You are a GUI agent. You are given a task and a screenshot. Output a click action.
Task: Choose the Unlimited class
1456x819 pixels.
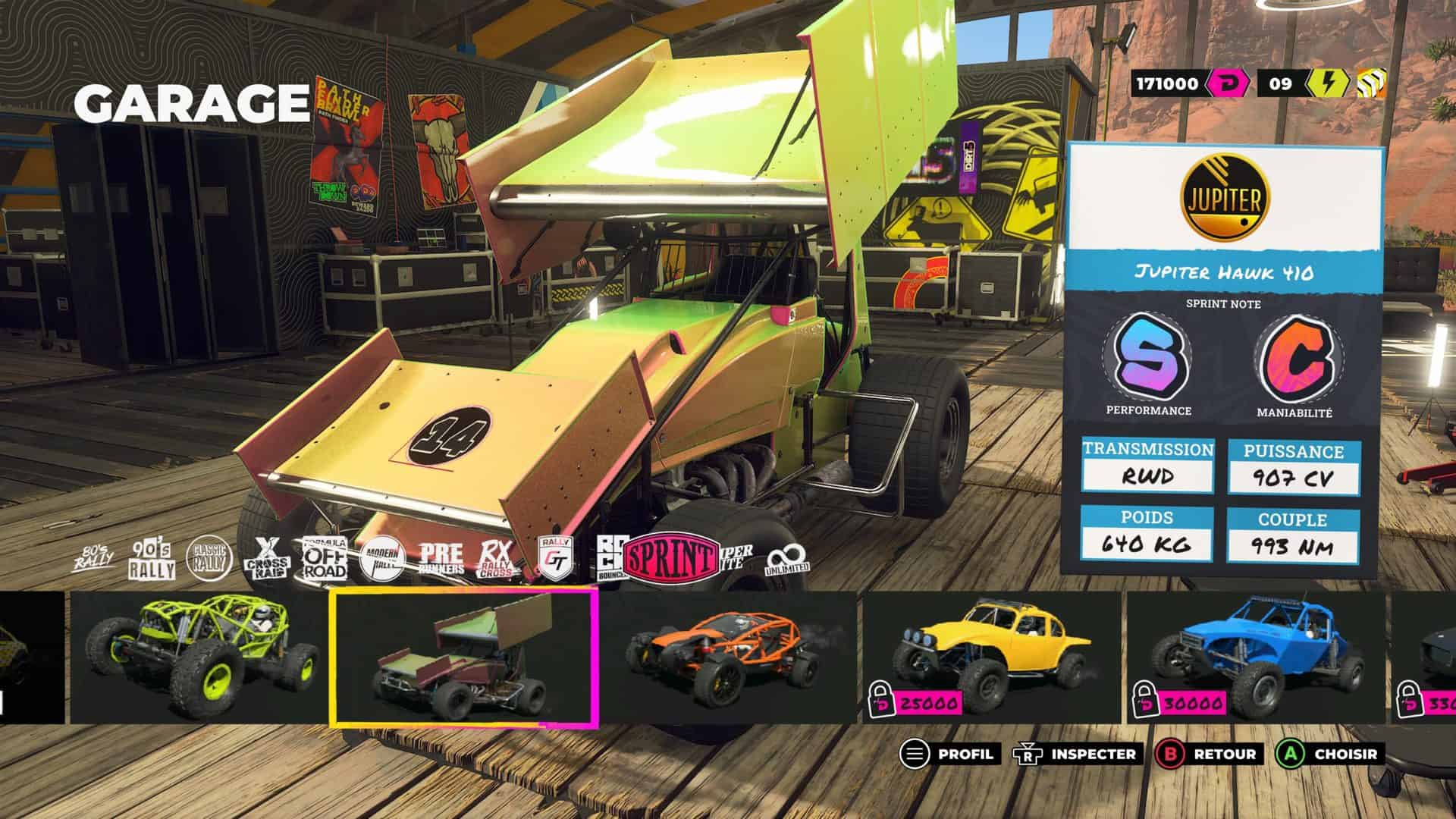(x=787, y=562)
